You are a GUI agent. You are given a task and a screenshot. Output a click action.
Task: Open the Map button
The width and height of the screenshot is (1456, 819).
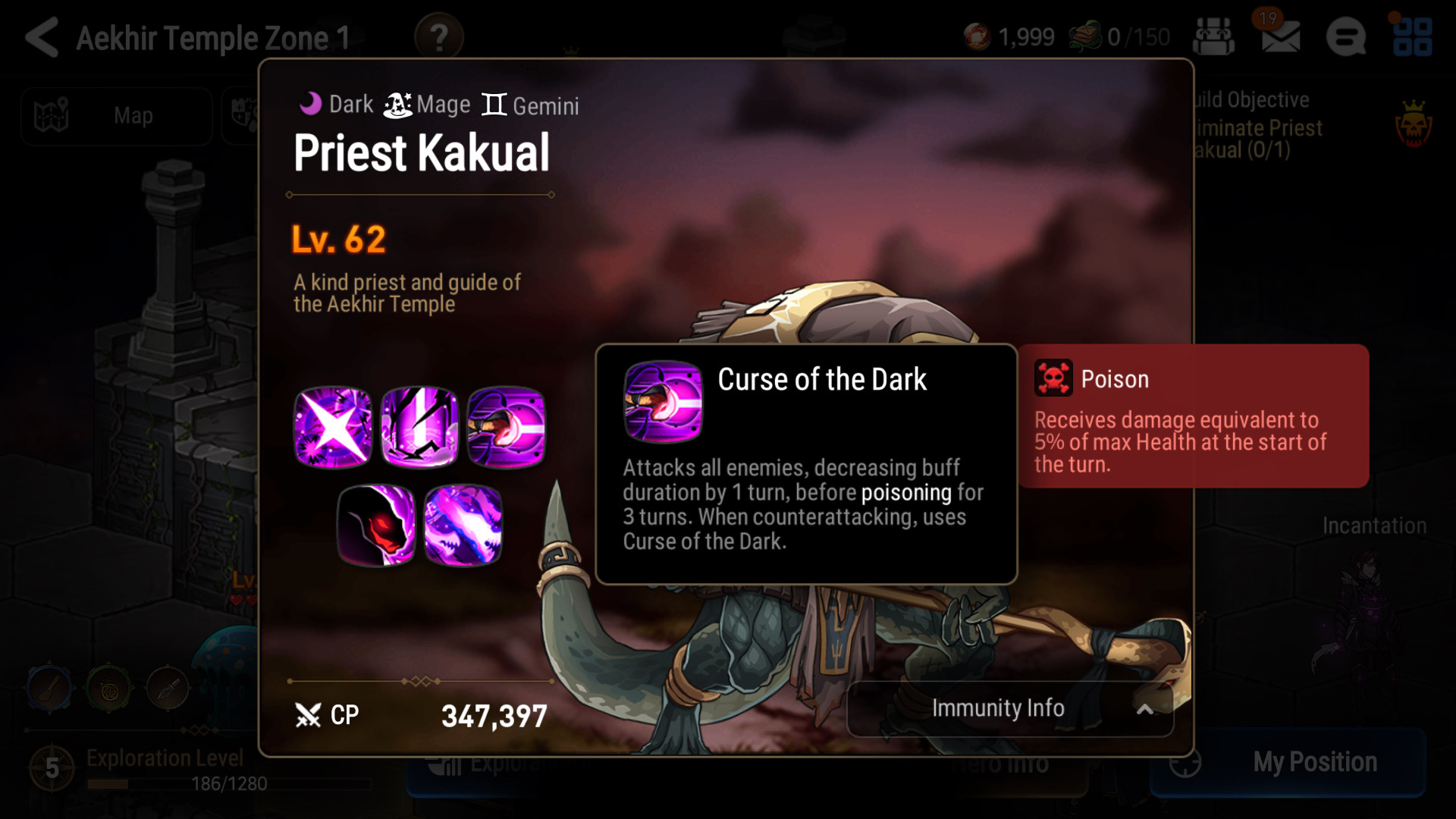[x=116, y=116]
